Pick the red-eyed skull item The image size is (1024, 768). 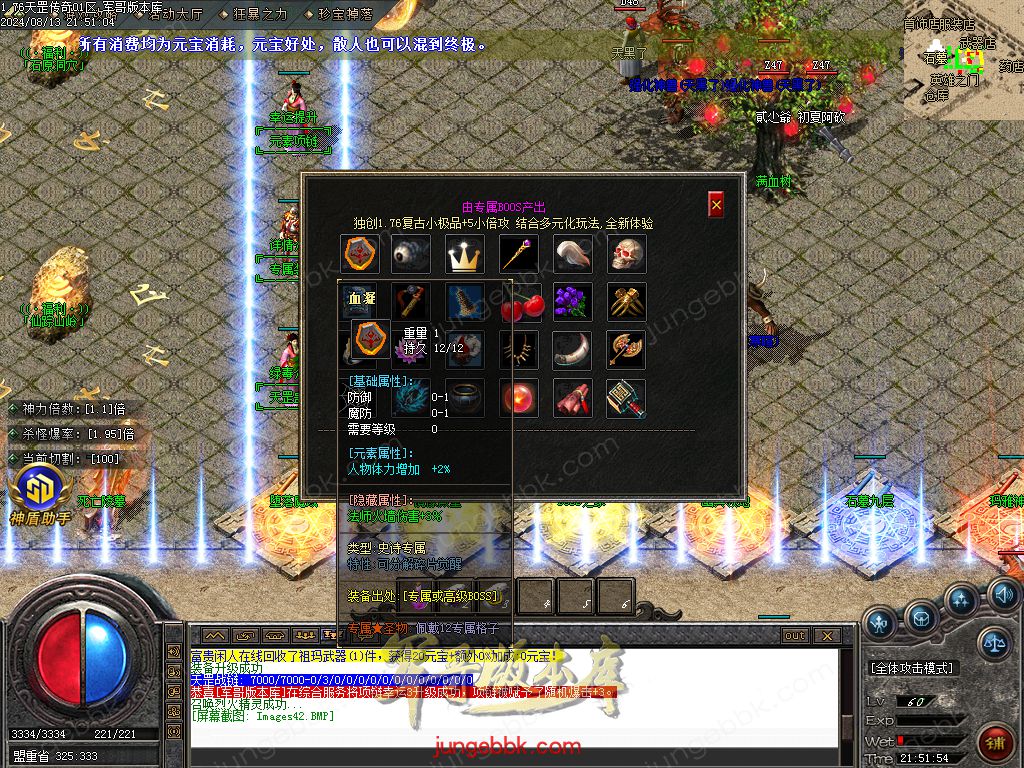(627, 255)
